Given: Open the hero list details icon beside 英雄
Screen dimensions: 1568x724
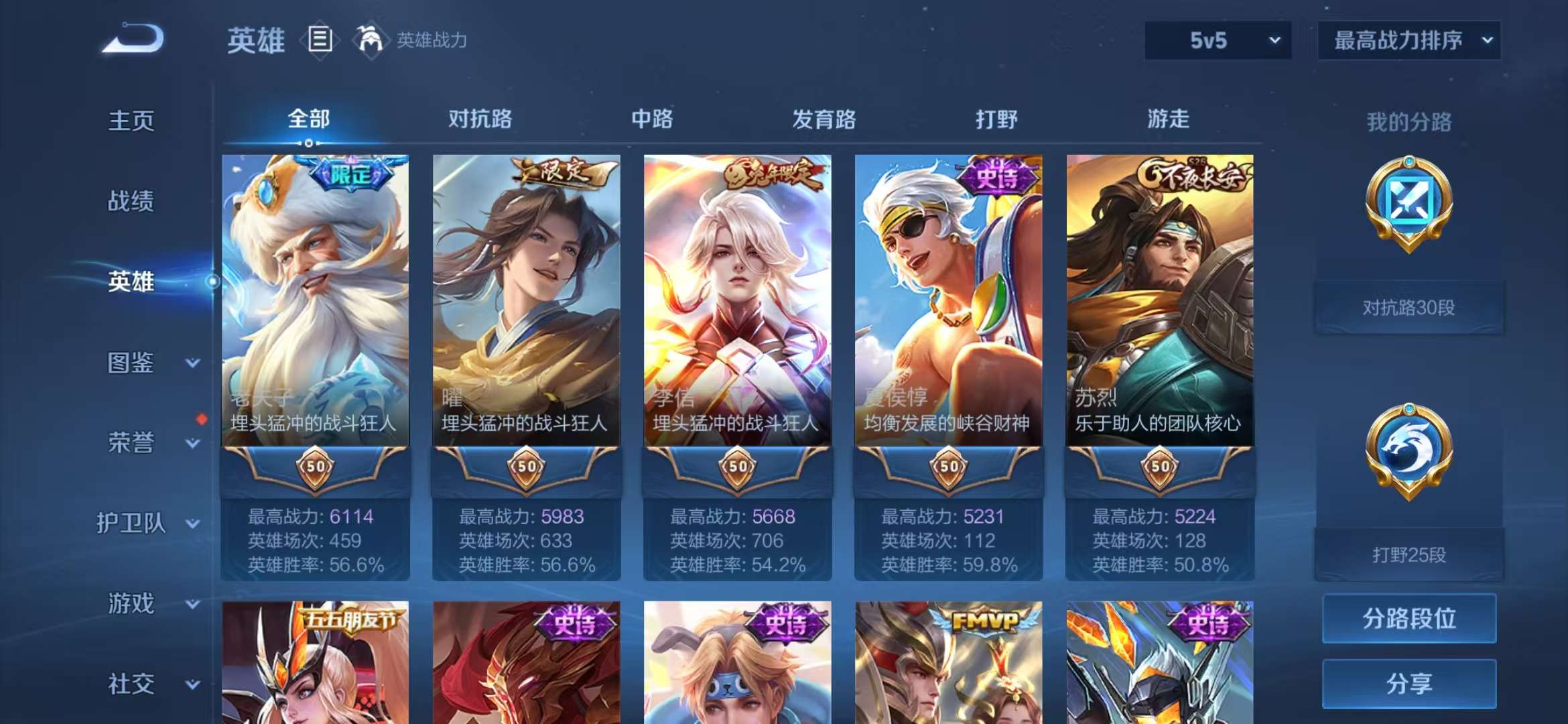Looking at the screenshot, I should (320, 39).
